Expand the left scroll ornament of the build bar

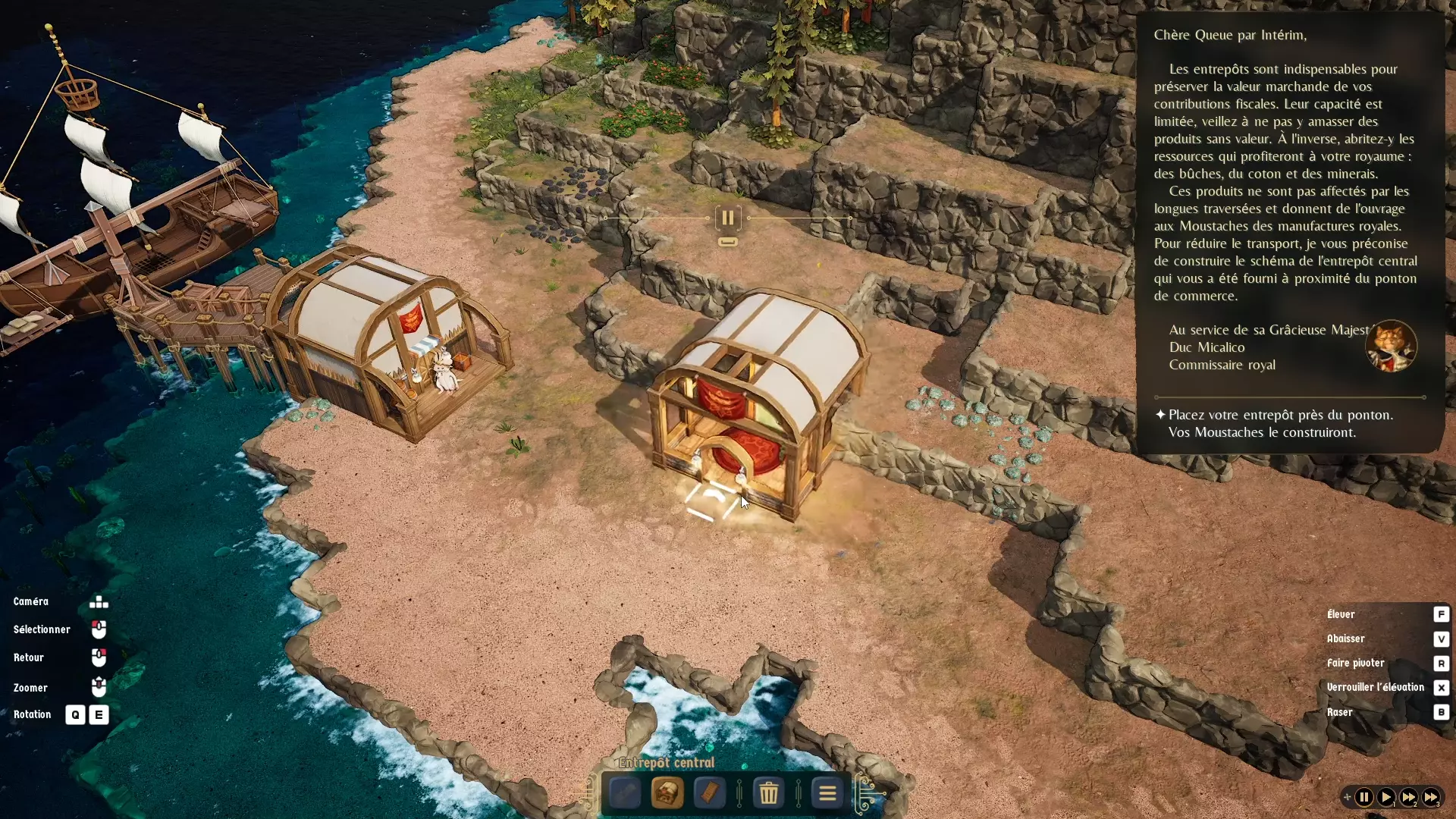click(x=589, y=794)
